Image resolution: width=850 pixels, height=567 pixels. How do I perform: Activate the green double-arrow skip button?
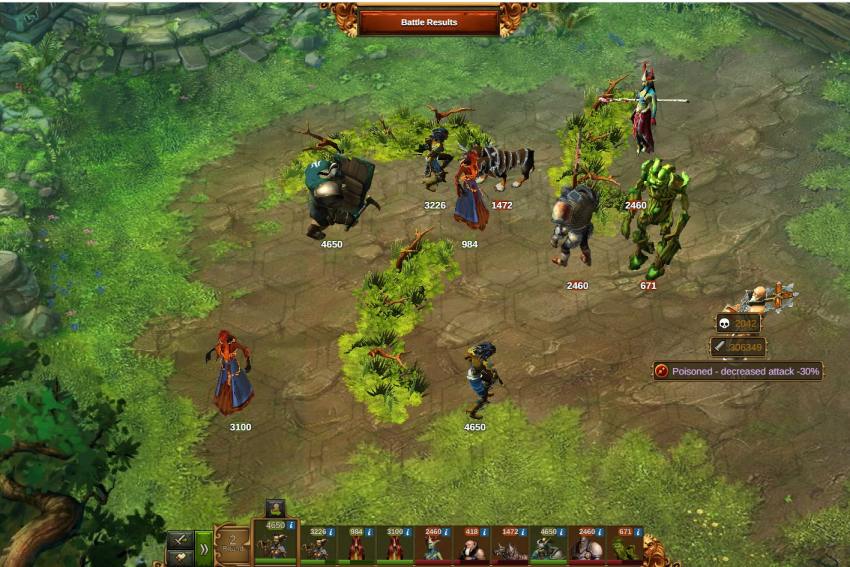pos(203,548)
